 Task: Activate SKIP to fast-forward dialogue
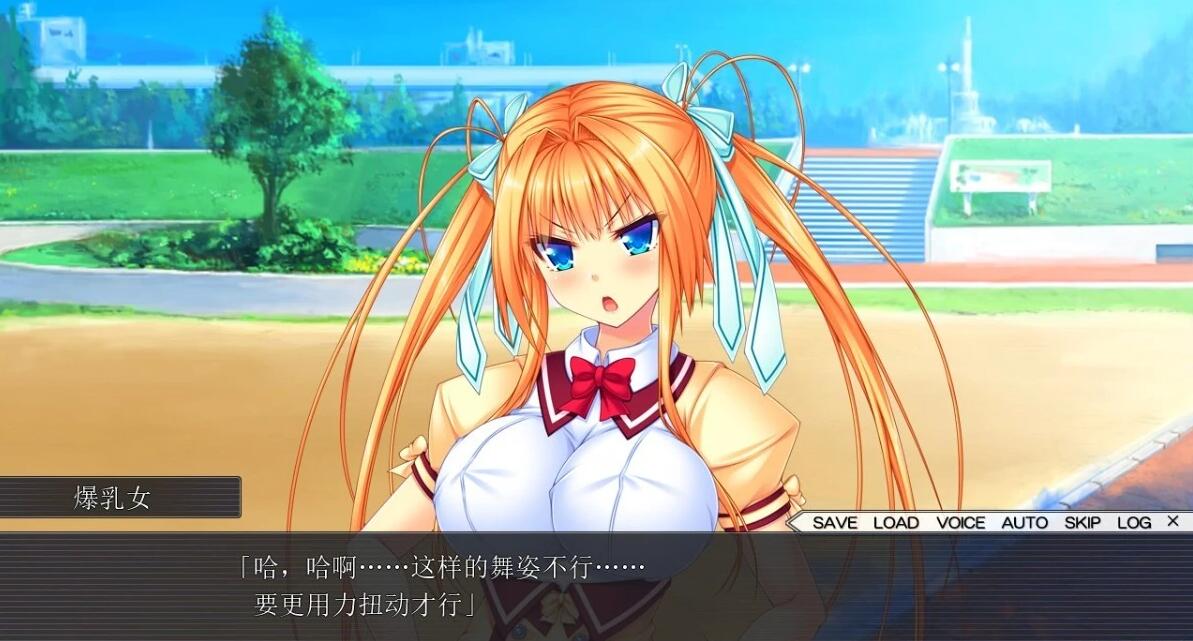click(1082, 522)
